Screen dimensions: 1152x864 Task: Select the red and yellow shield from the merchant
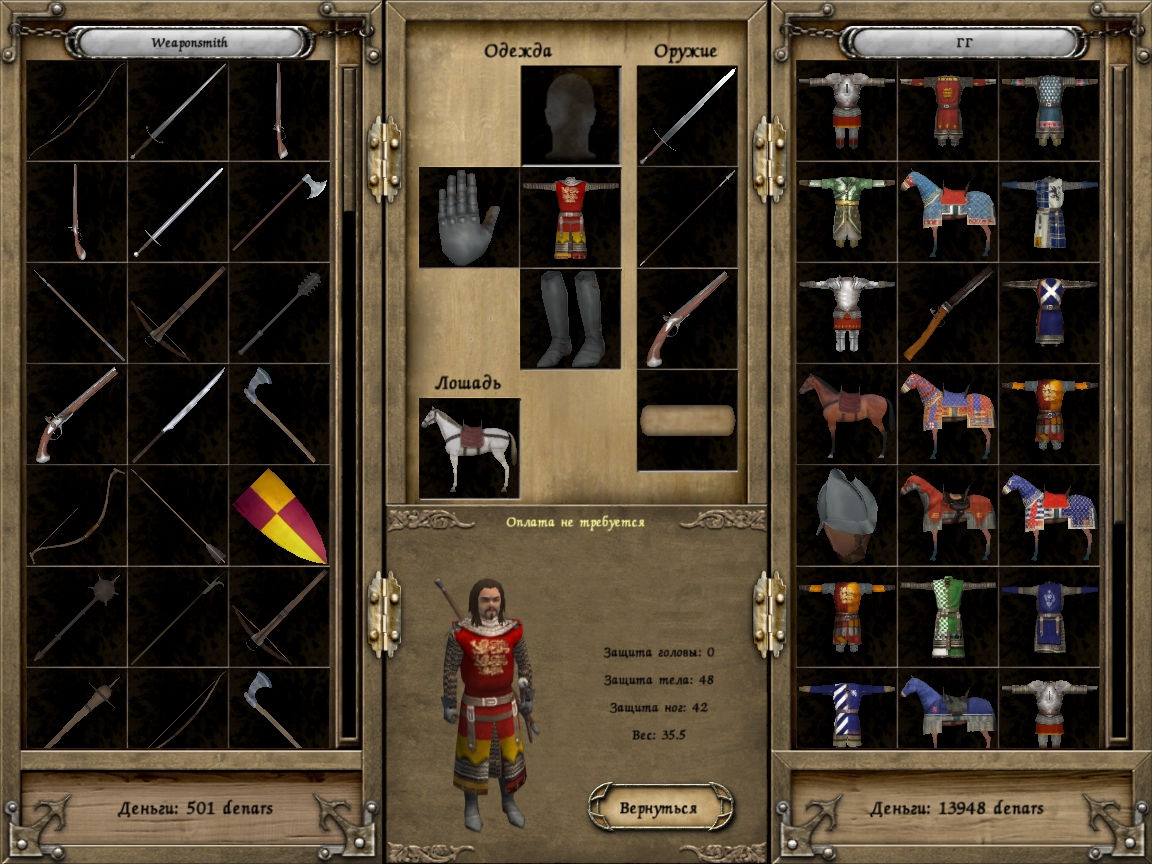click(x=279, y=516)
